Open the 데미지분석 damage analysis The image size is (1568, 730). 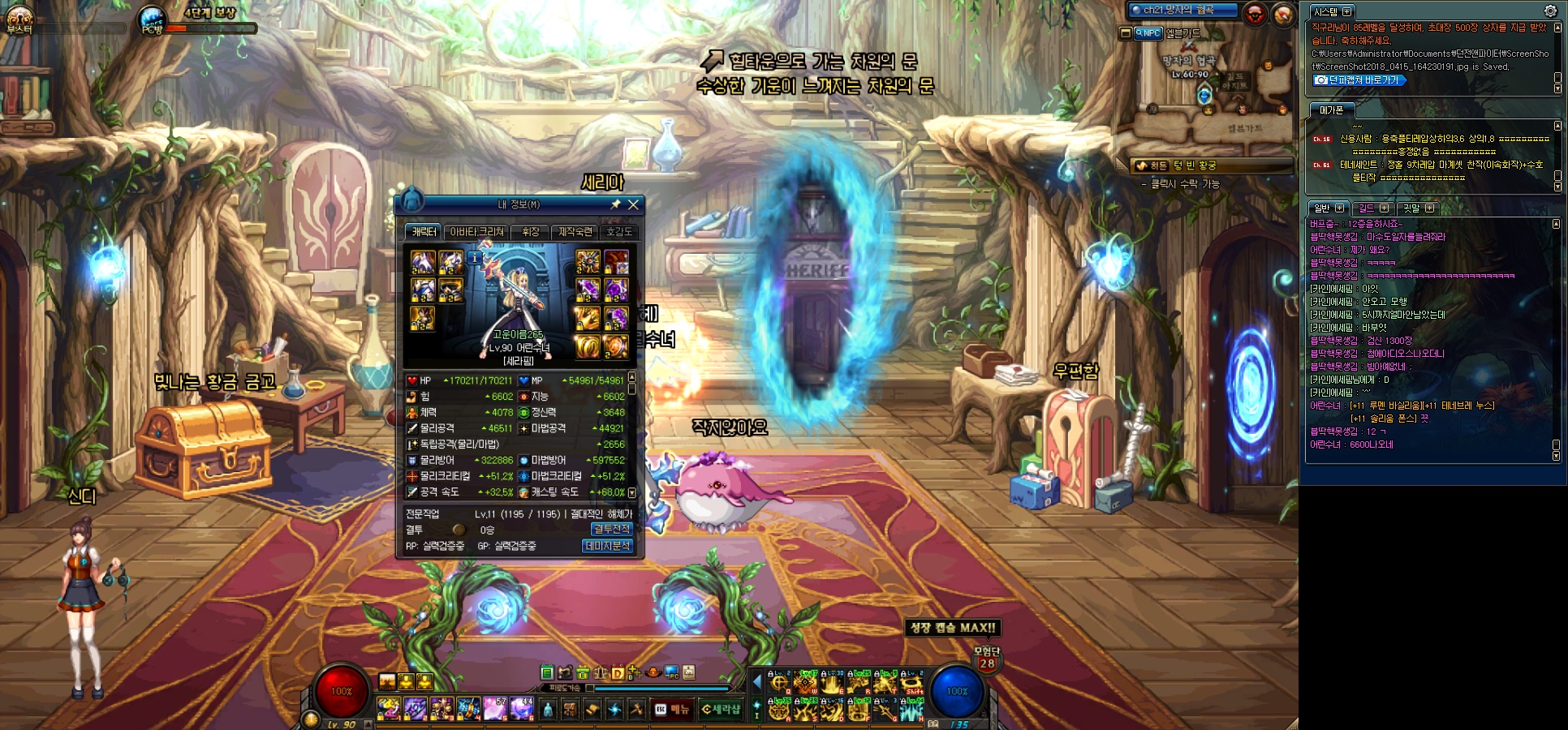[x=607, y=546]
